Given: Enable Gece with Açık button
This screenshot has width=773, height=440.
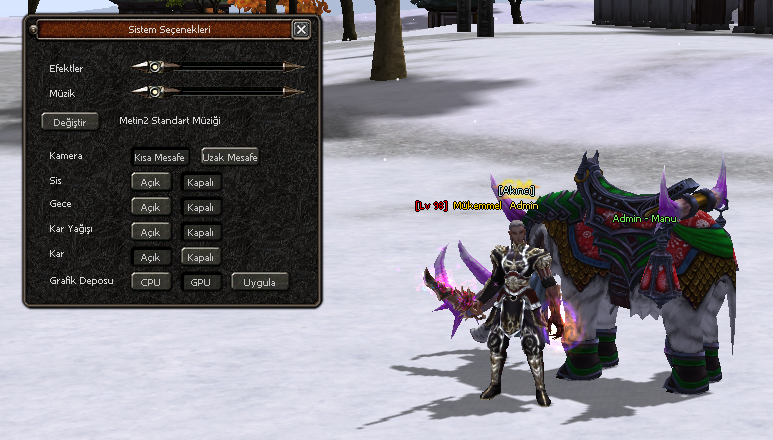Looking at the screenshot, I should click(x=150, y=207).
